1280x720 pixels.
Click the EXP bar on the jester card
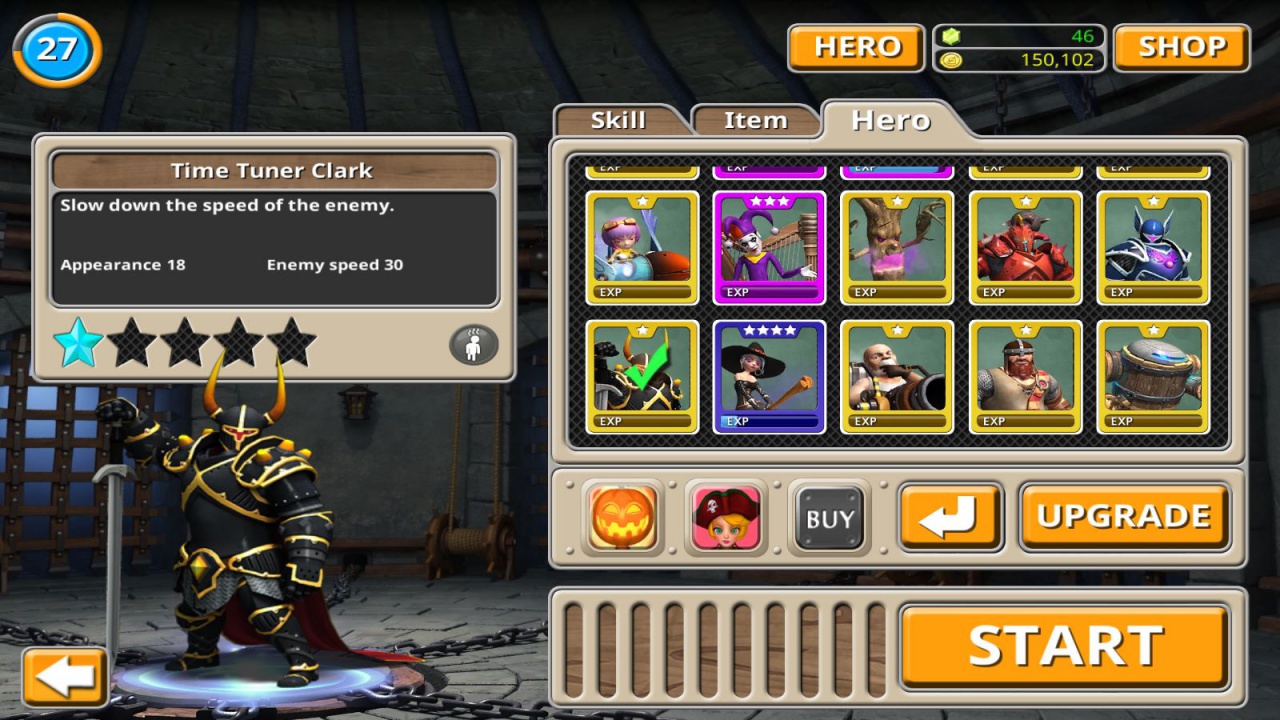click(x=769, y=291)
